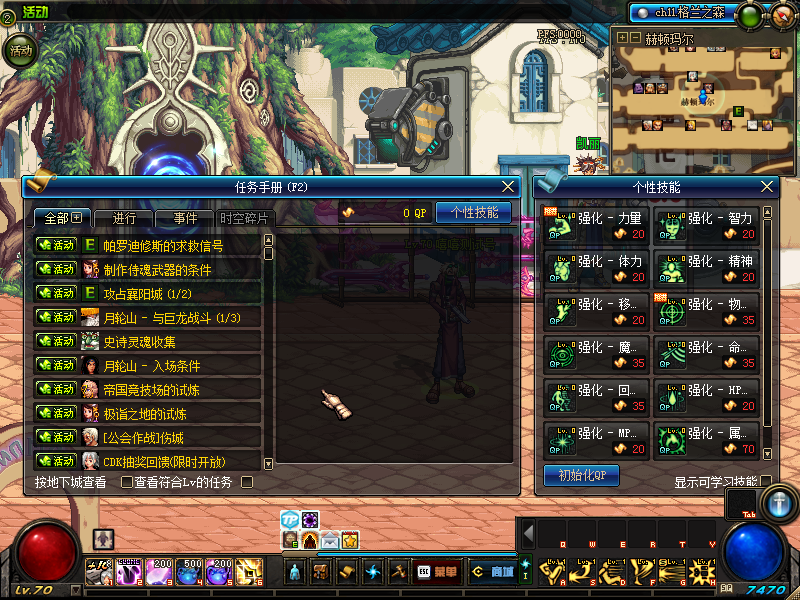
Task: Click the blue 个性技能 button
Action: (473, 213)
